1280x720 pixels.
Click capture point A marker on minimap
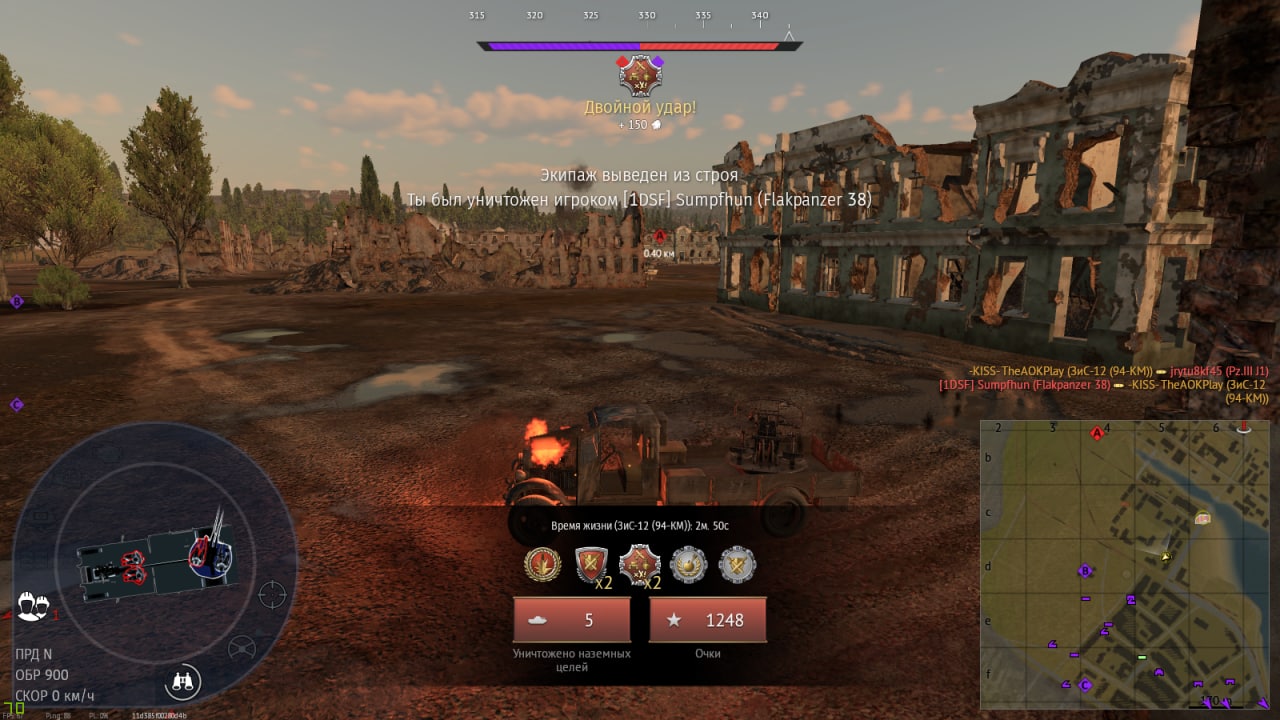(x=1097, y=433)
